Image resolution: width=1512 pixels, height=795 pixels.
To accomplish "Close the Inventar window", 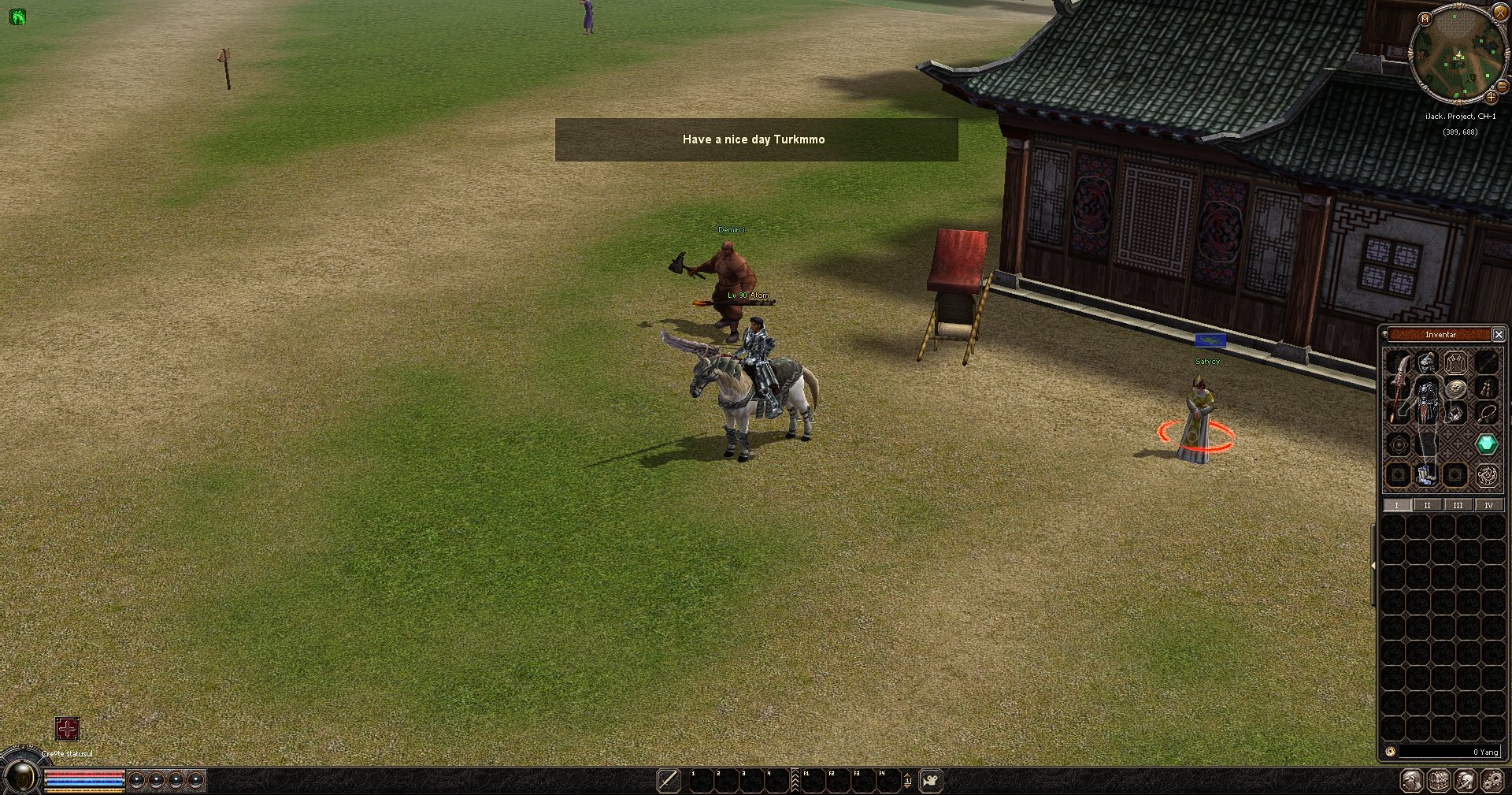I will click(1498, 335).
